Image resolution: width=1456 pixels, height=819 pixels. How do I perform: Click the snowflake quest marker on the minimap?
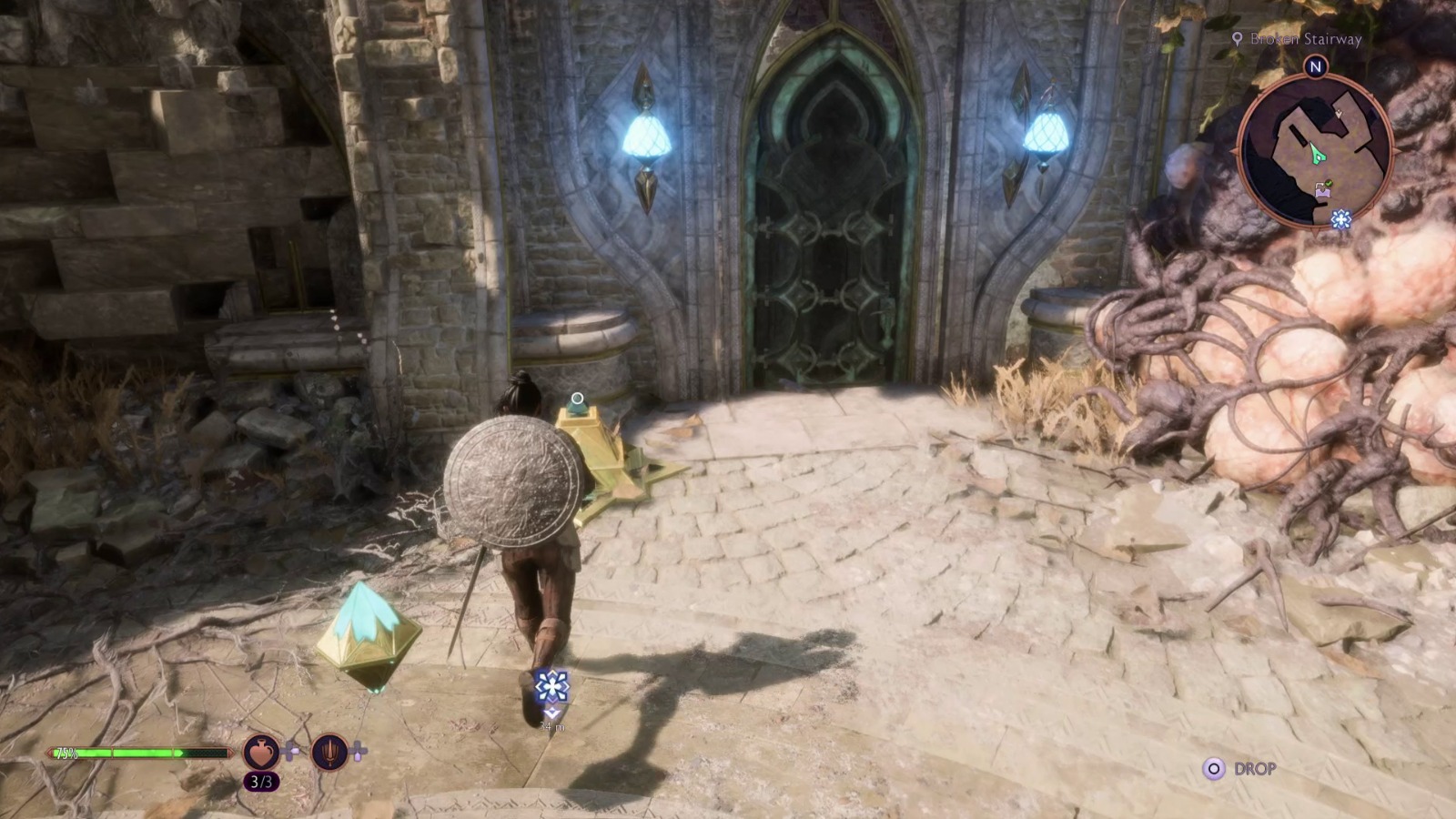pos(1340,218)
